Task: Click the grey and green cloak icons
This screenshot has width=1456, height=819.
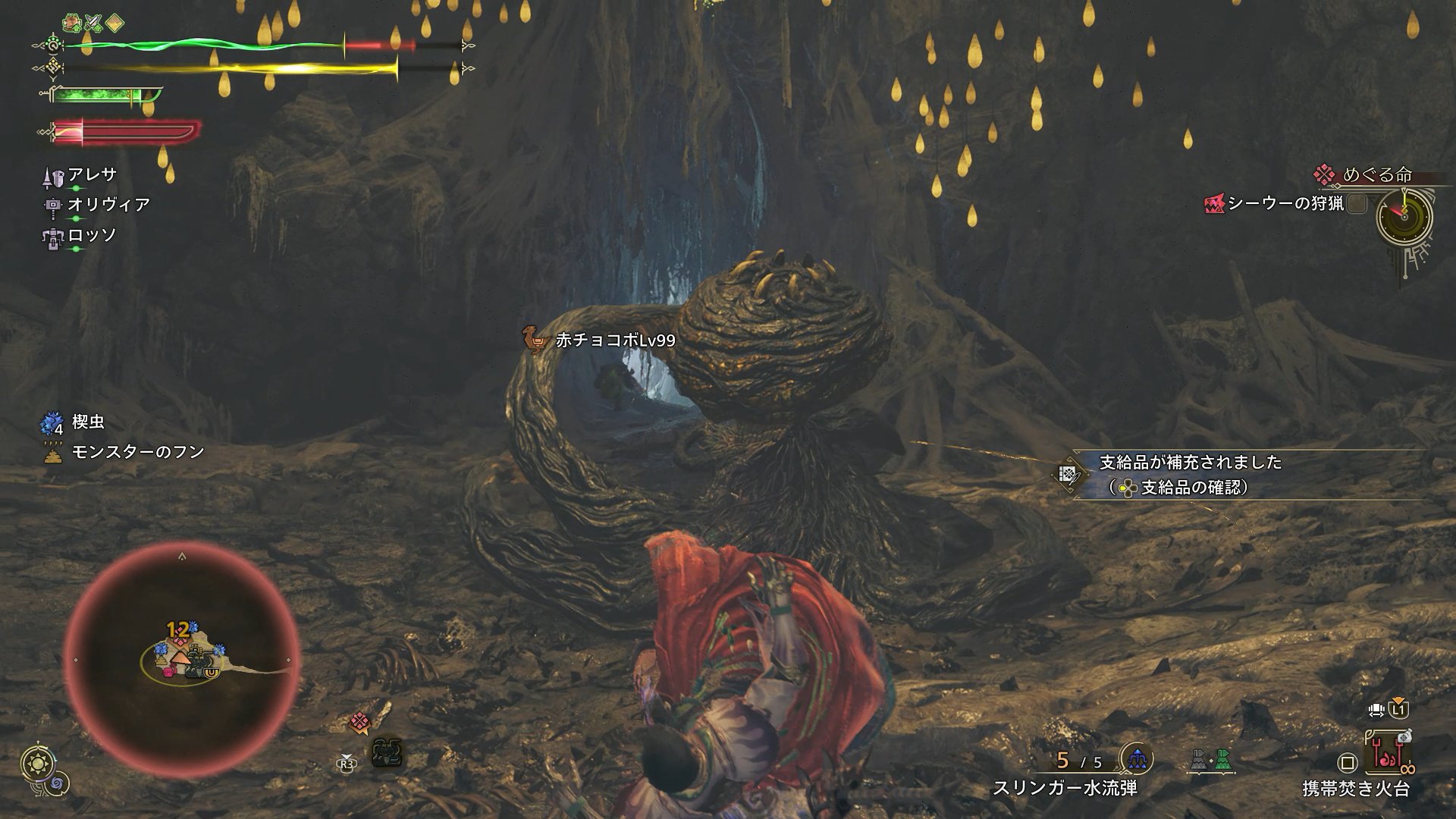Action: click(1212, 759)
